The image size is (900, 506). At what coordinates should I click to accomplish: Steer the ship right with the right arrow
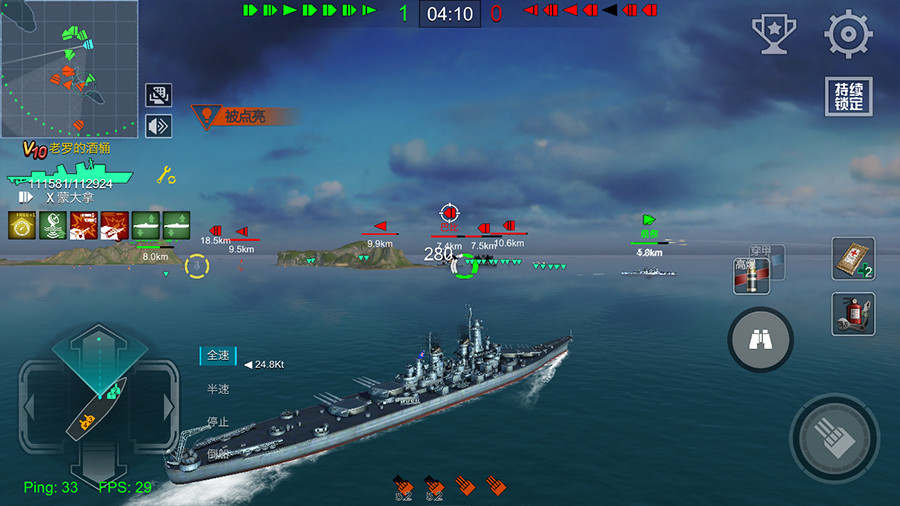click(169, 407)
